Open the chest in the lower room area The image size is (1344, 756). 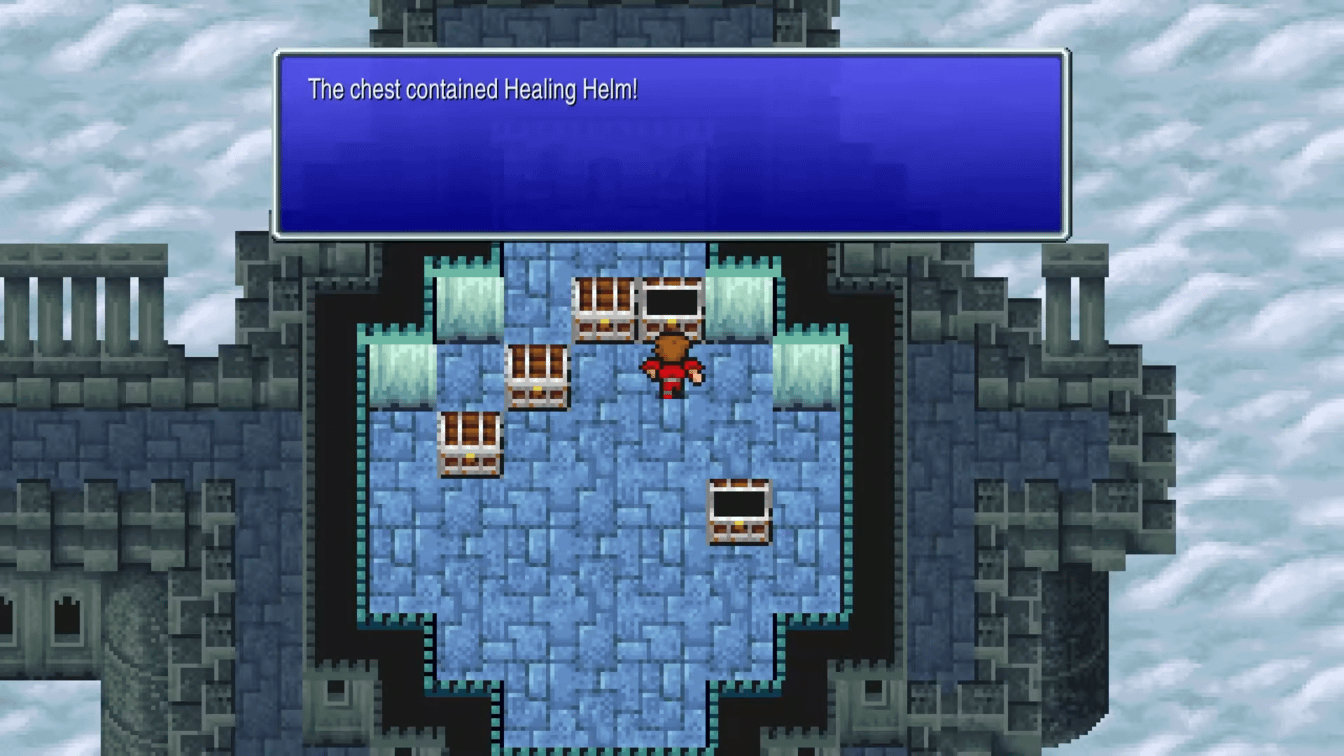(740, 513)
